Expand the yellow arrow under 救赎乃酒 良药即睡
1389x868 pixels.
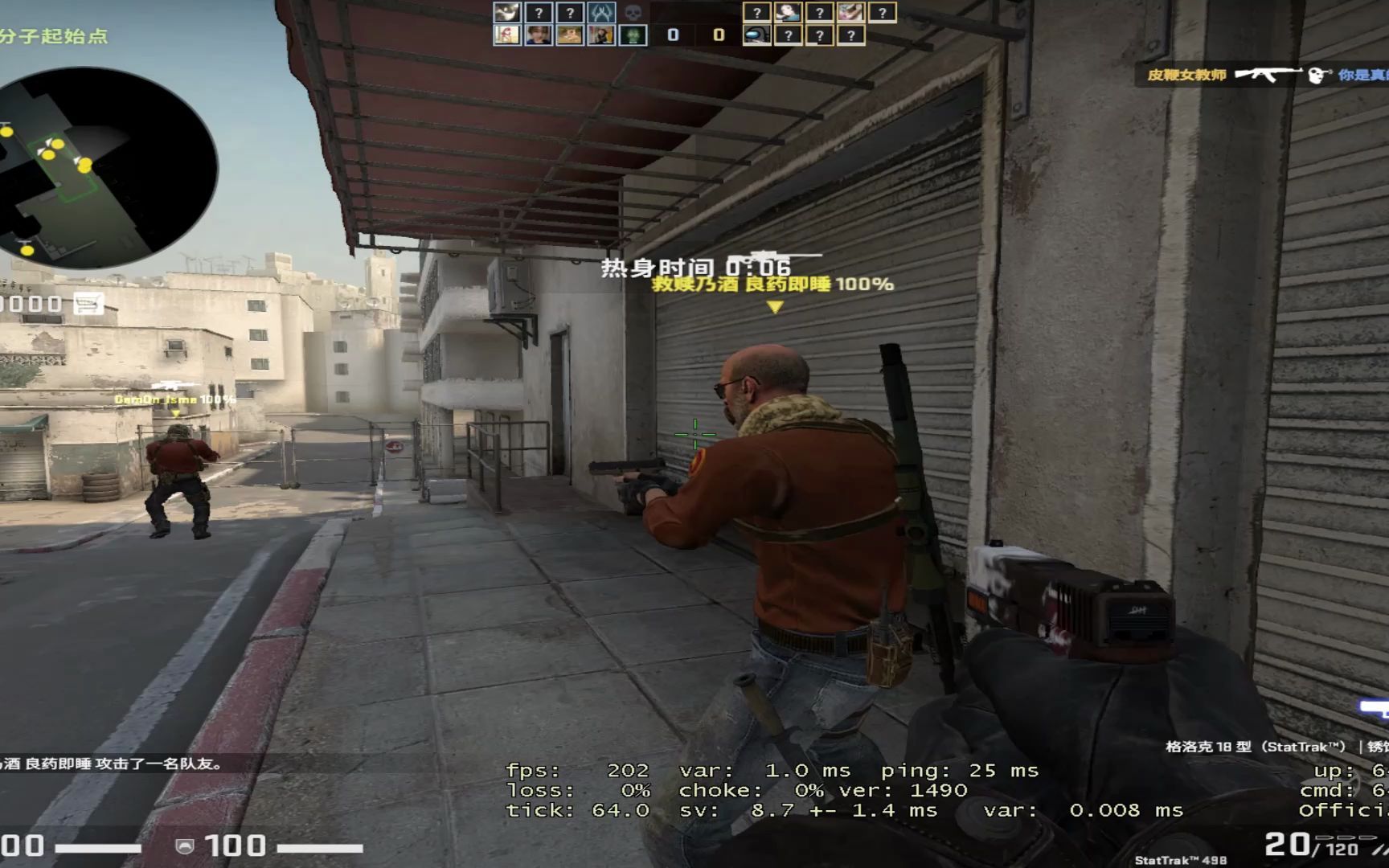[x=774, y=306]
